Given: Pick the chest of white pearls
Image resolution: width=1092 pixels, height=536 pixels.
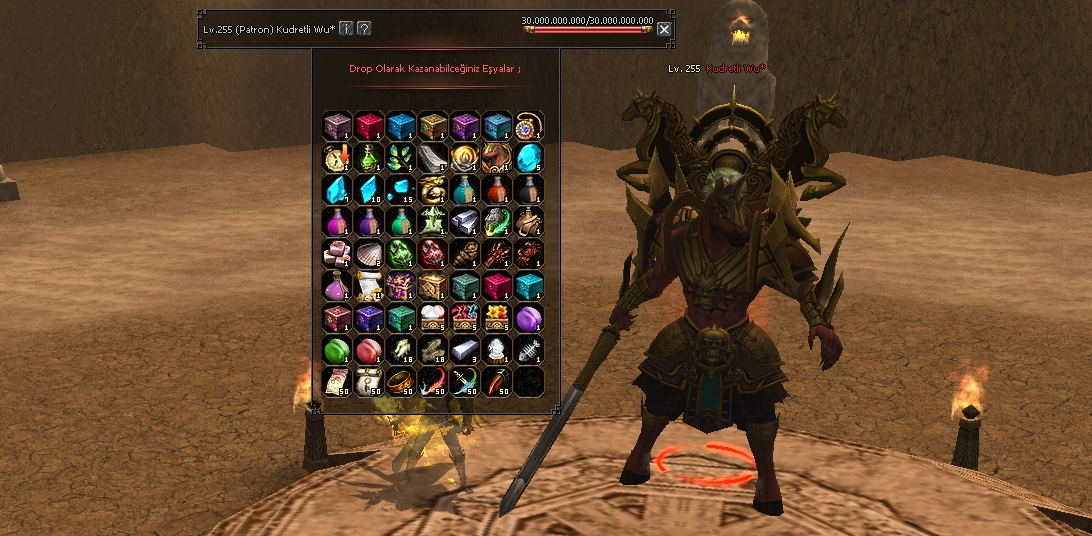Looking at the screenshot, I should (433, 318).
